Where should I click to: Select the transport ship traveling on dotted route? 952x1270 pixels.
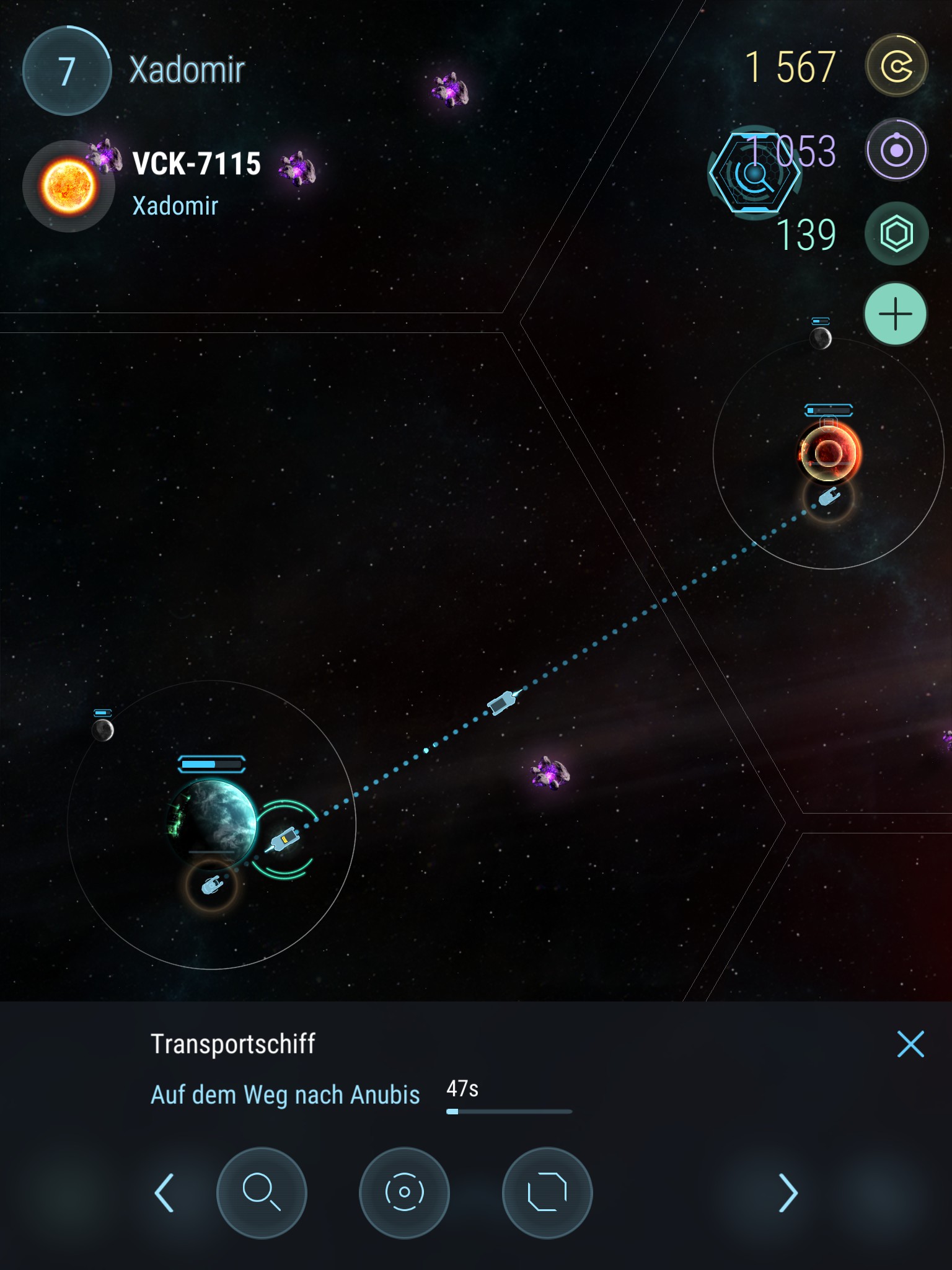coord(502,703)
